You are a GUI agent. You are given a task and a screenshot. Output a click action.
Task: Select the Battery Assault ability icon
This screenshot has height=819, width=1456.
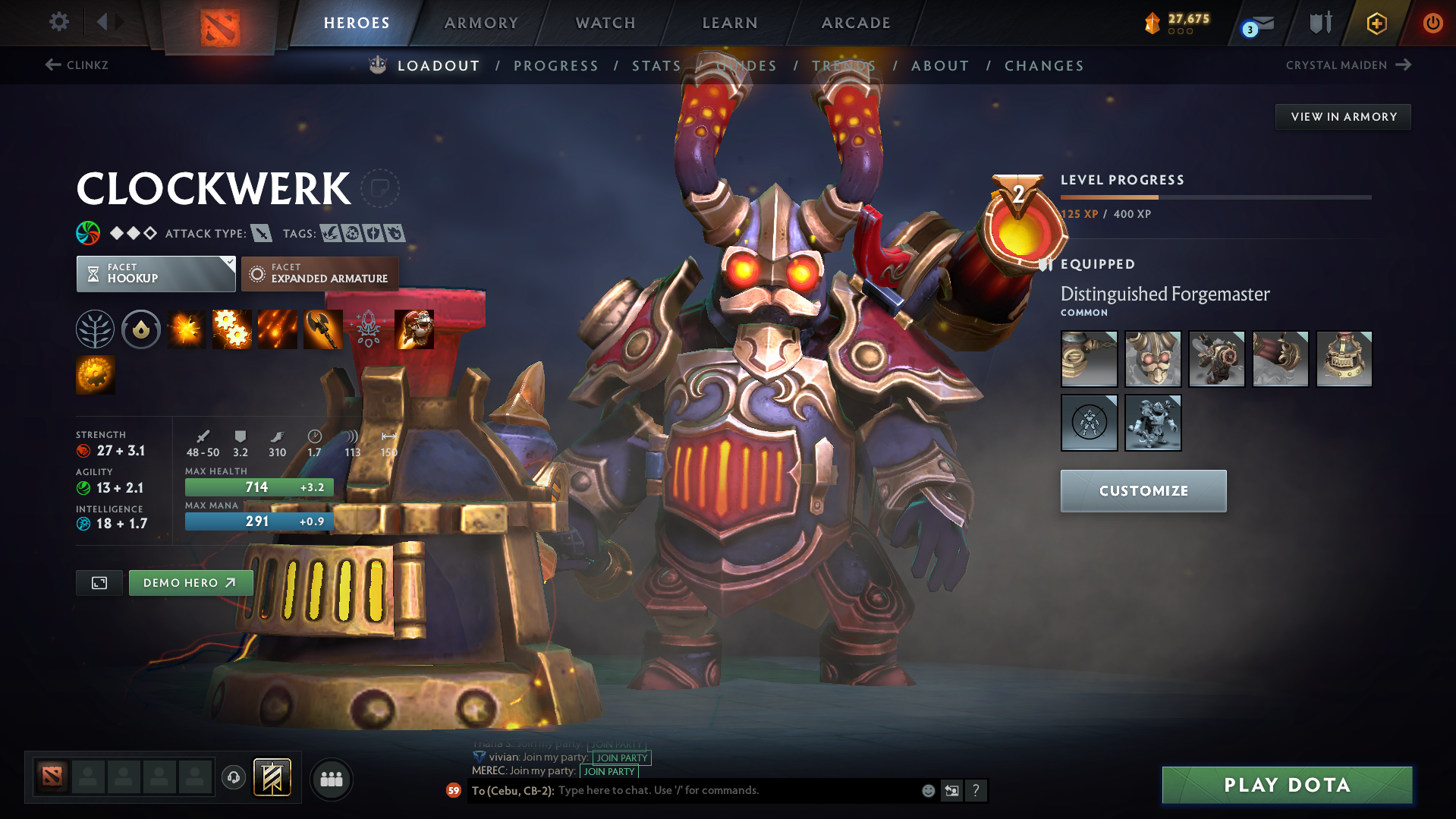click(x=186, y=329)
